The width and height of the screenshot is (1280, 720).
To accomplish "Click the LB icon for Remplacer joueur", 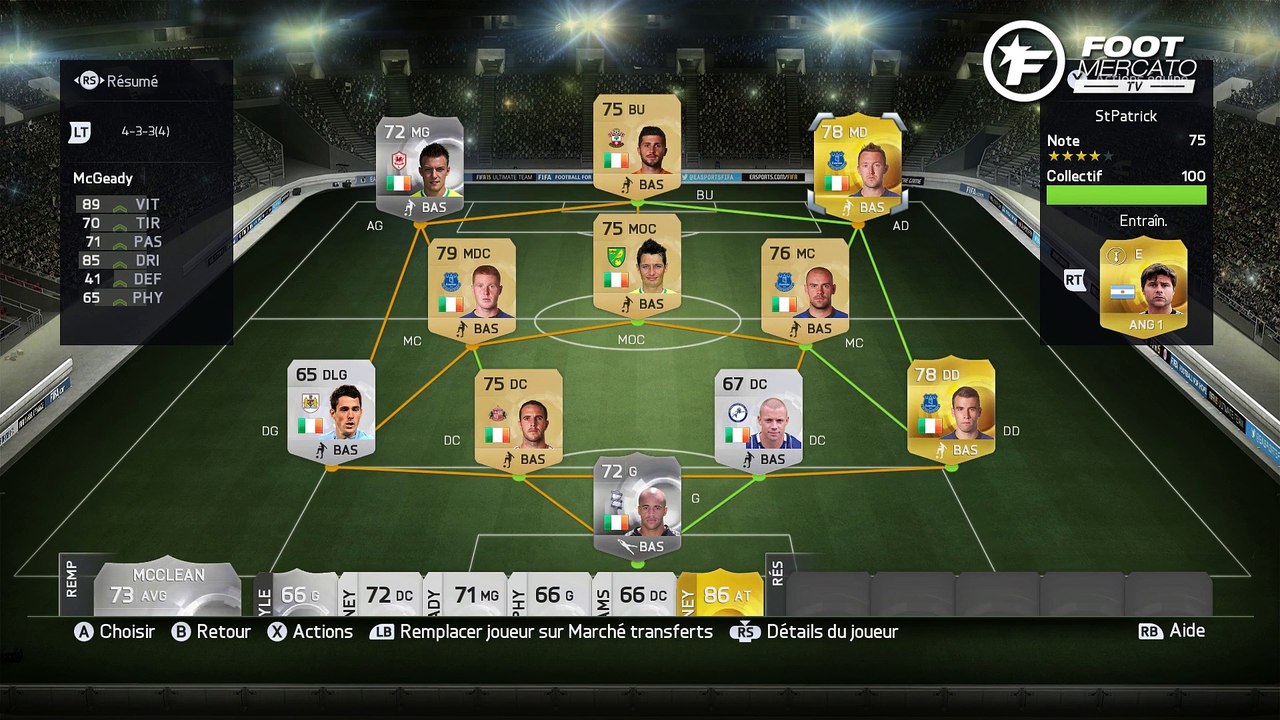I will (383, 631).
